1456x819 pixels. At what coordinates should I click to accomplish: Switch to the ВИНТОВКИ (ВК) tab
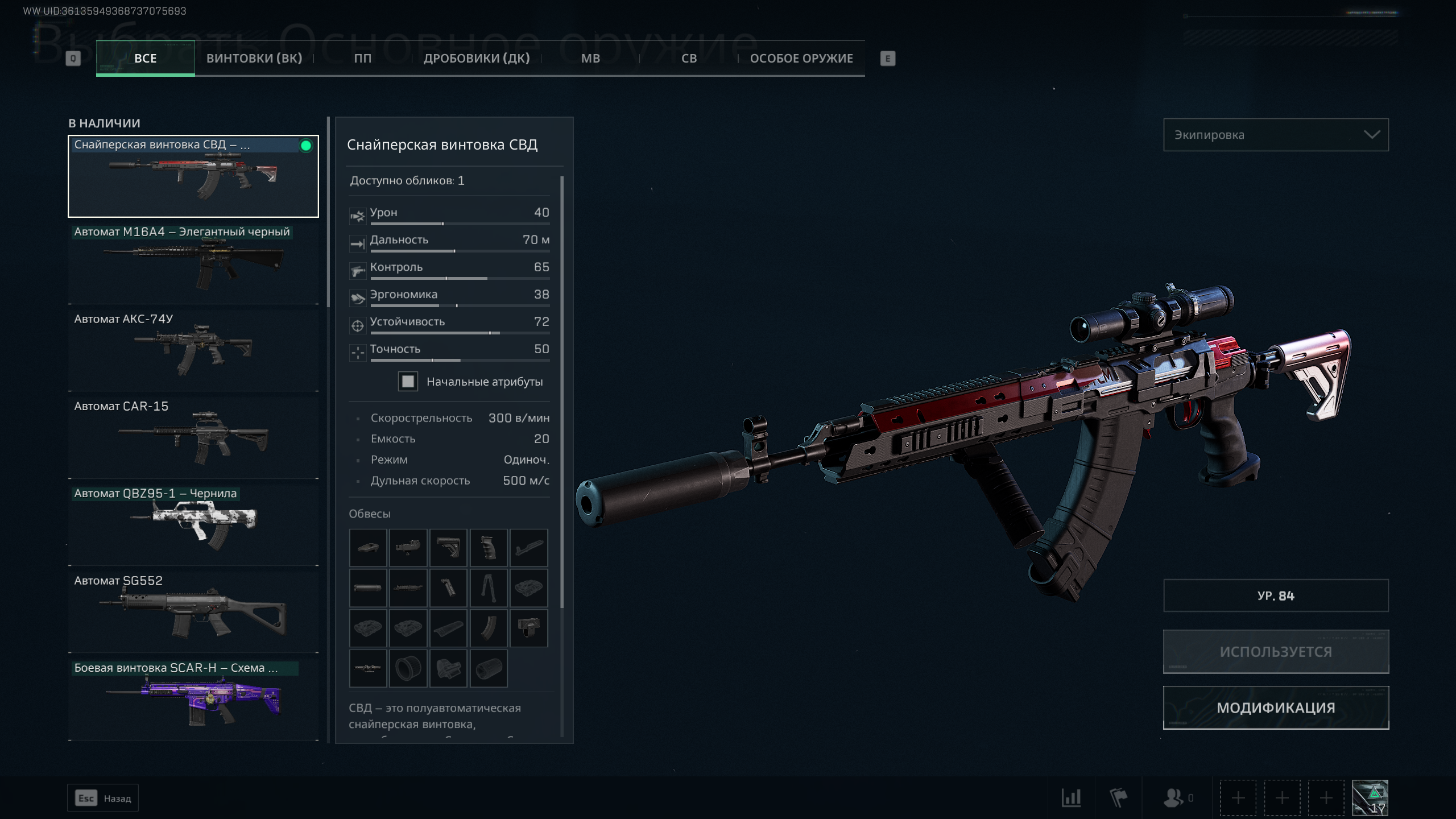254,59
